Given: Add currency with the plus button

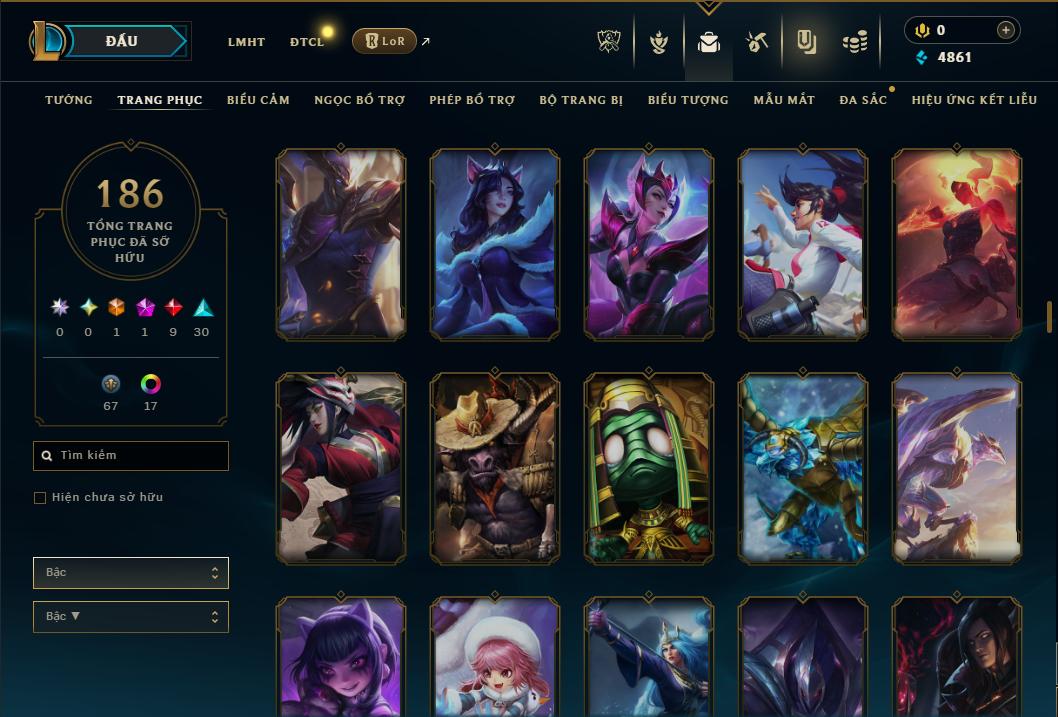Looking at the screenshot, I should [x=1005, y=30].
